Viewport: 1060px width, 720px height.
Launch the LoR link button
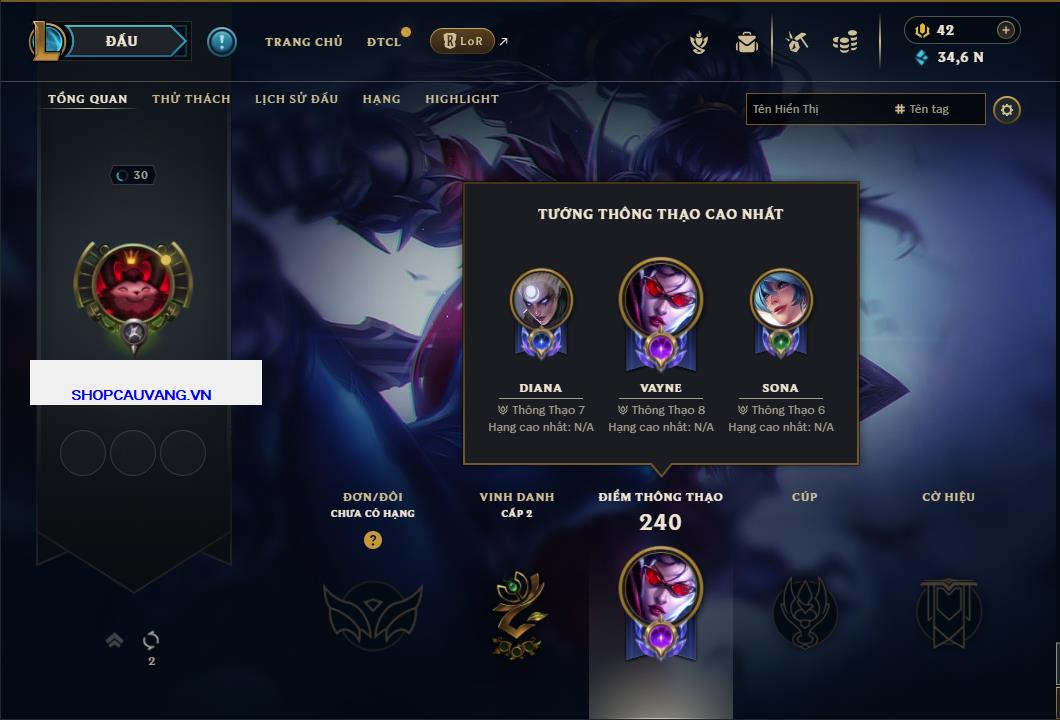click(462, 41)
